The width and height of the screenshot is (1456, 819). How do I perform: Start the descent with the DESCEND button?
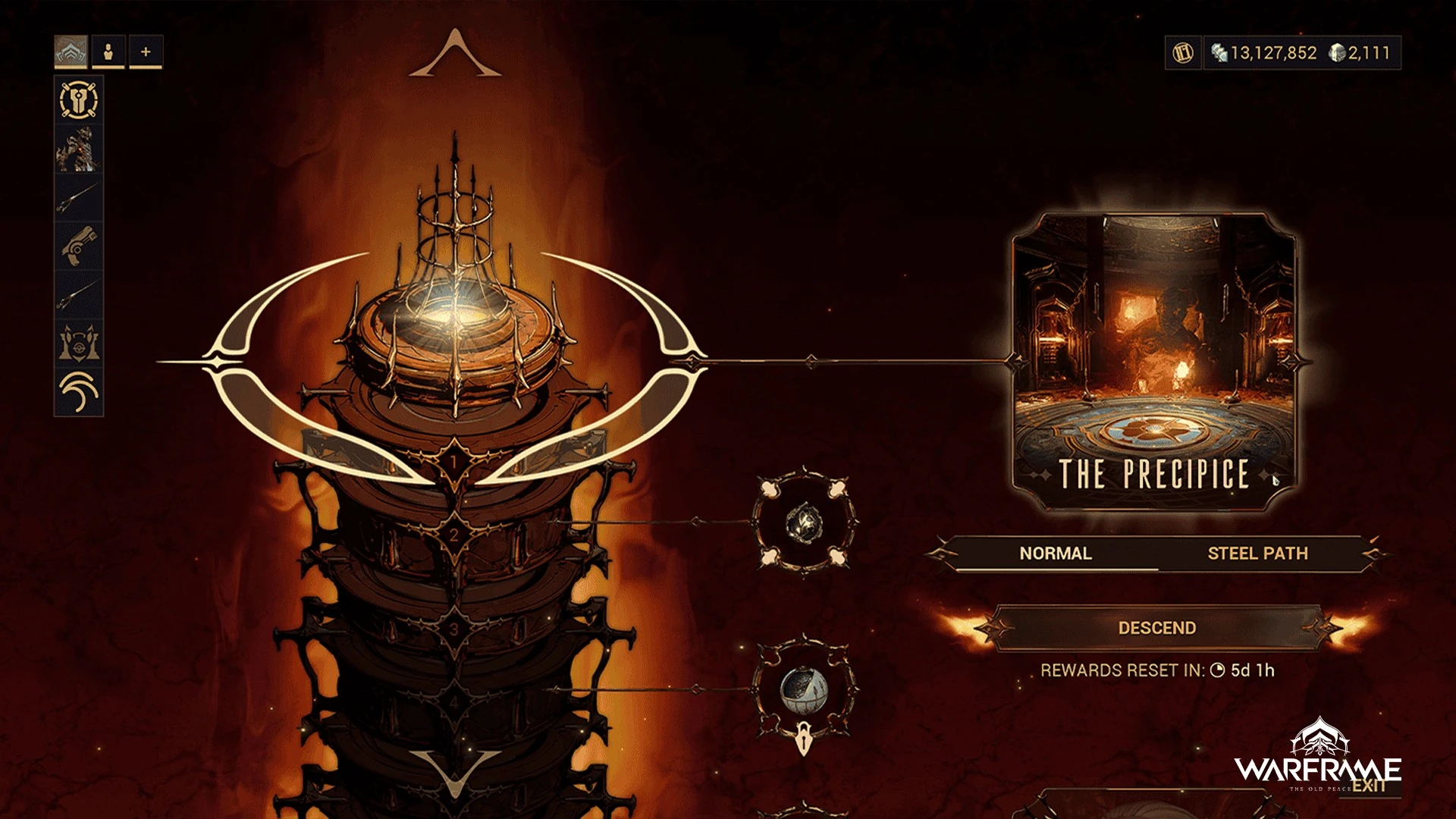(1156, 628)
